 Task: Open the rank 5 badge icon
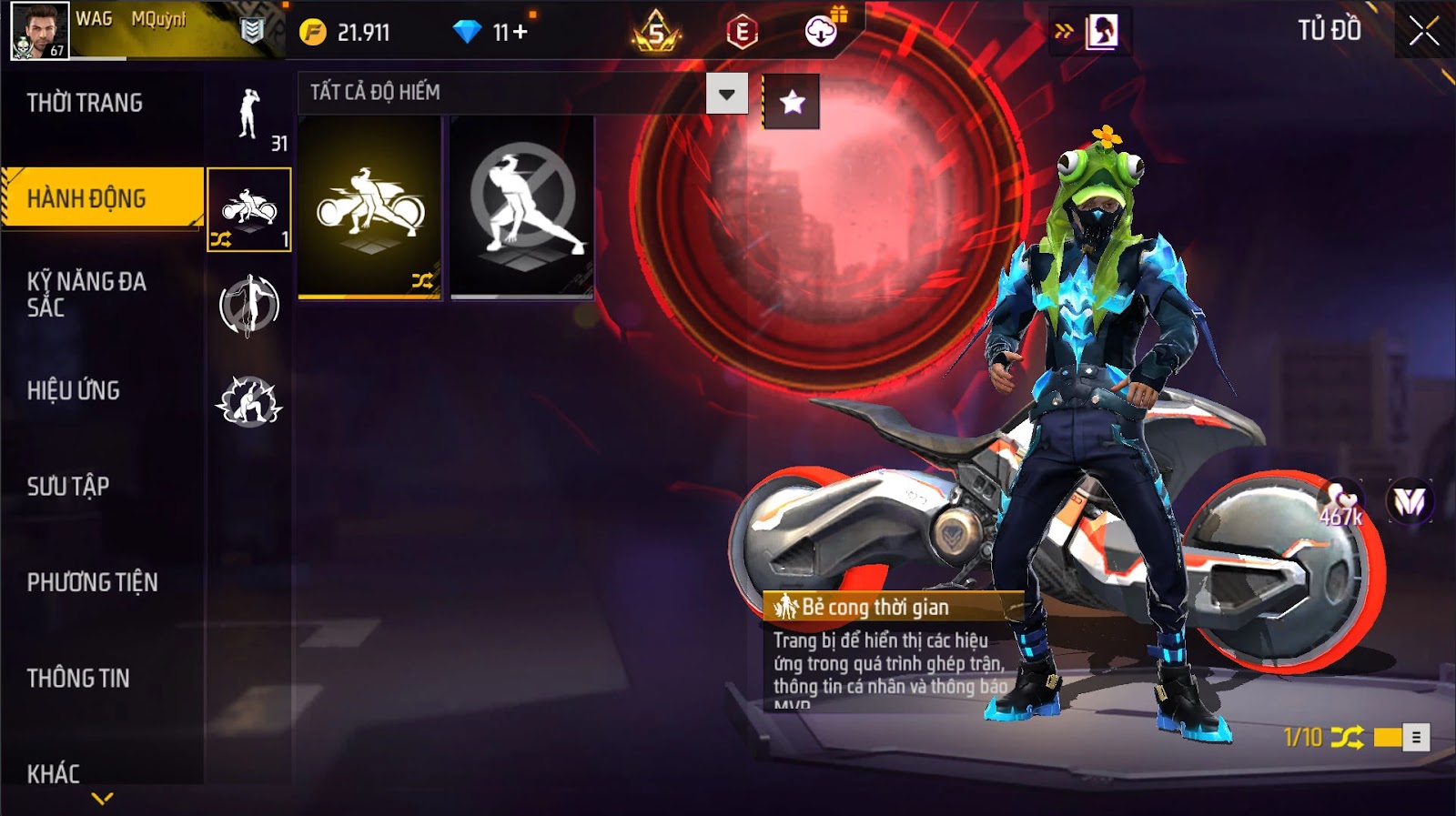[656, 34]
